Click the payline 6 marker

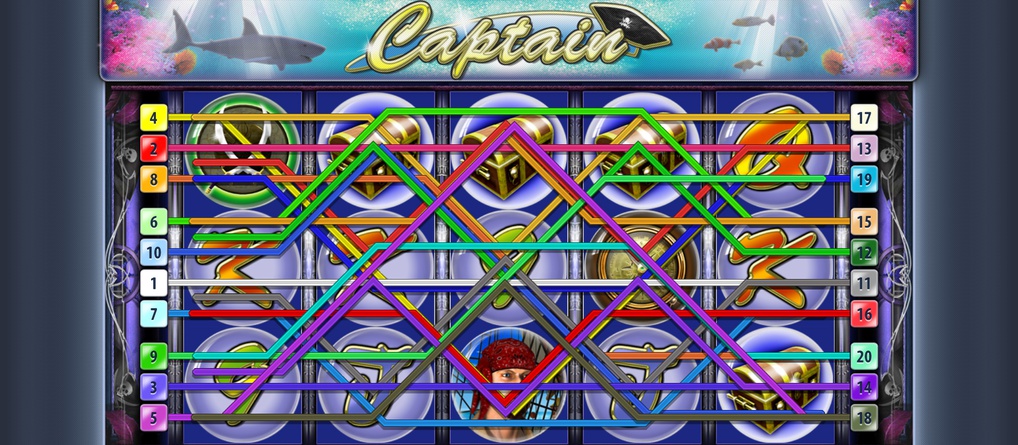[x=154, y=221]
